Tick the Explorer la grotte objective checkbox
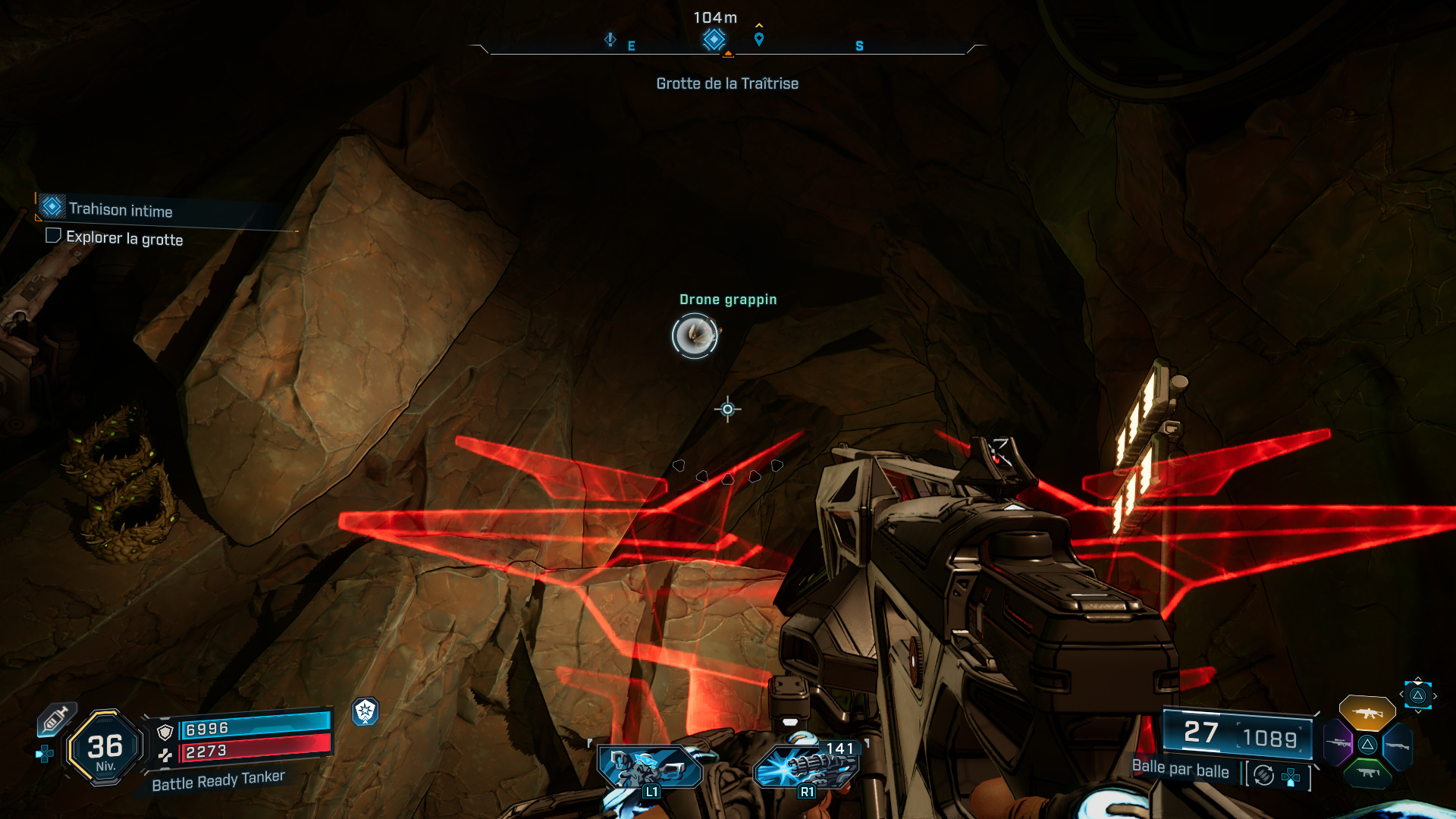The height and width of the screenshot is (819, 1456). pos(53,235)
